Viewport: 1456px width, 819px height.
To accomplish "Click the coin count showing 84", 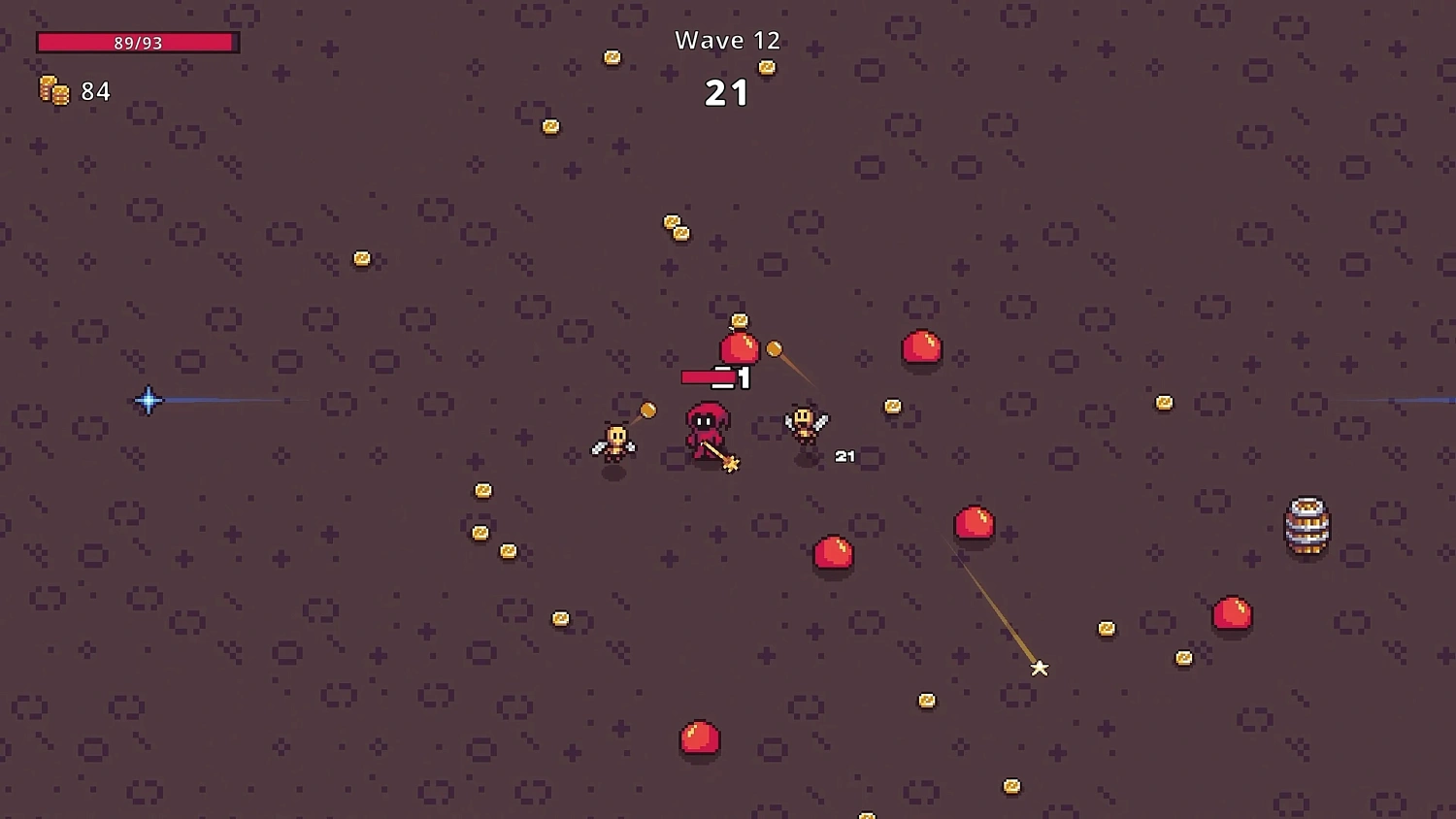I will coord(95,91).
